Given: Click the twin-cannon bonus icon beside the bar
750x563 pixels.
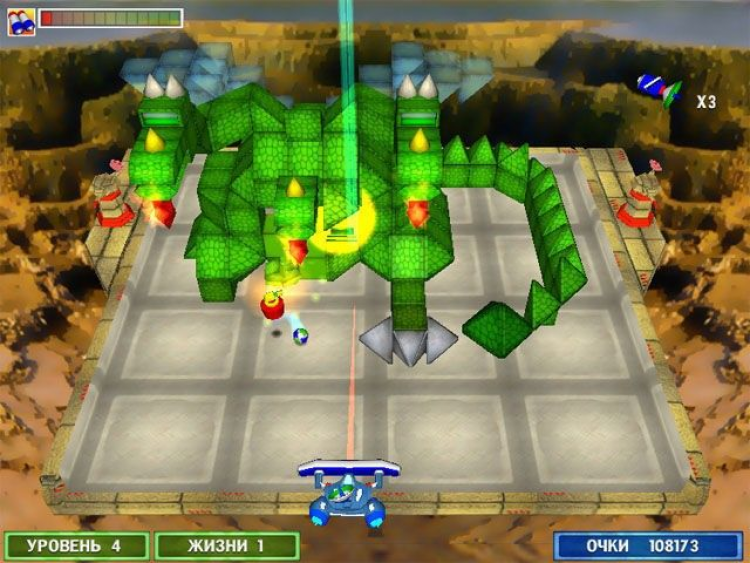Looking at the screenshot, I should (x=21, y=20).
